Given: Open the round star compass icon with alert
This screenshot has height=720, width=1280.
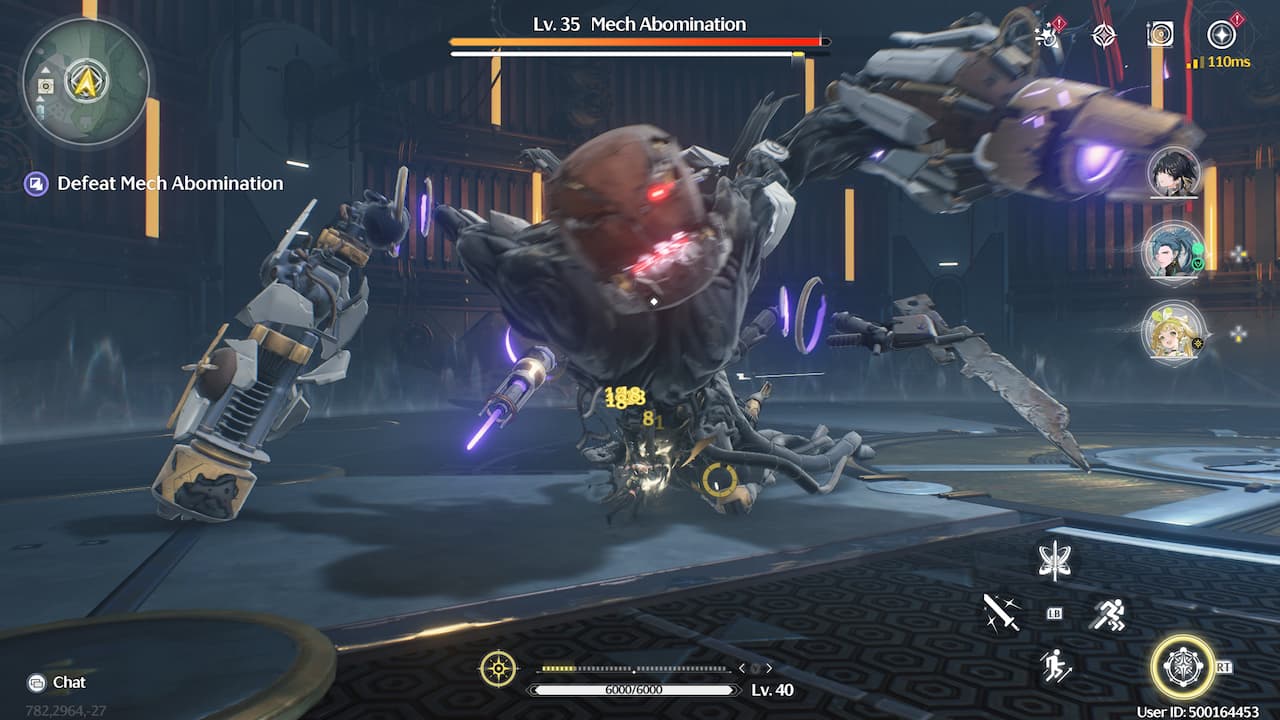Looking at the screenshot, I should (1221, 35).
